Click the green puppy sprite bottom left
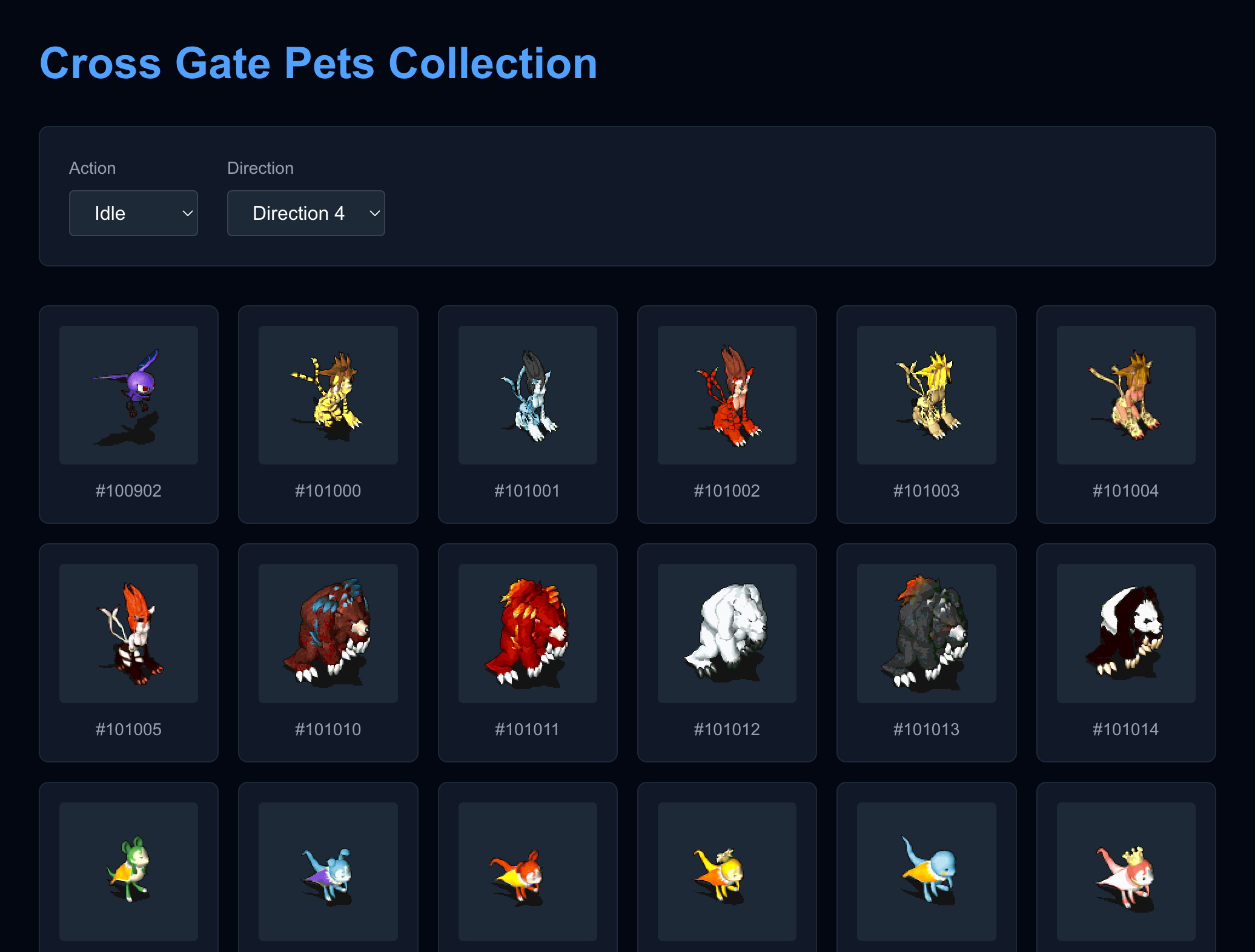The height and width of the screenshot is (952, 1255). point(128,872)
